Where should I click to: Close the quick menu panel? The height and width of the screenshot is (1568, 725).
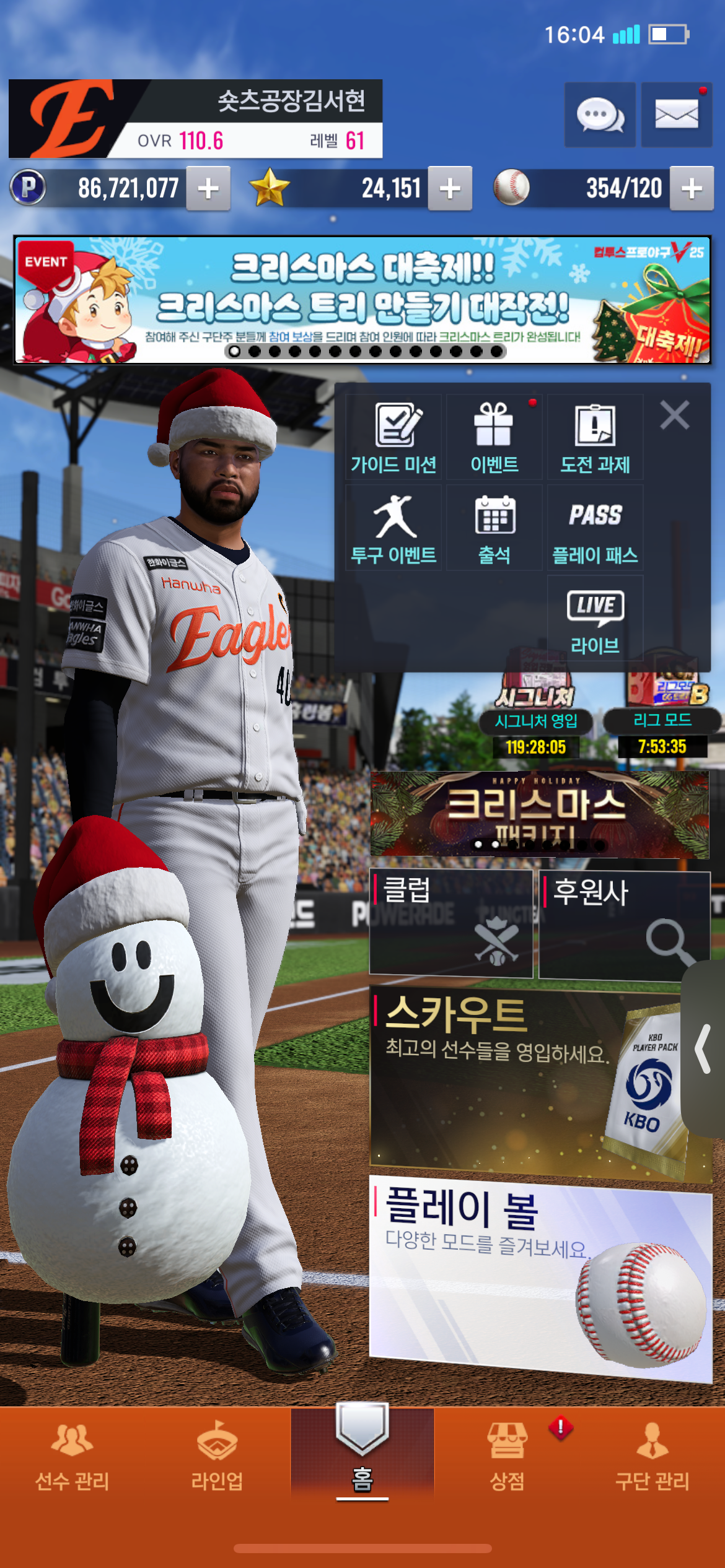click(674, 415)
